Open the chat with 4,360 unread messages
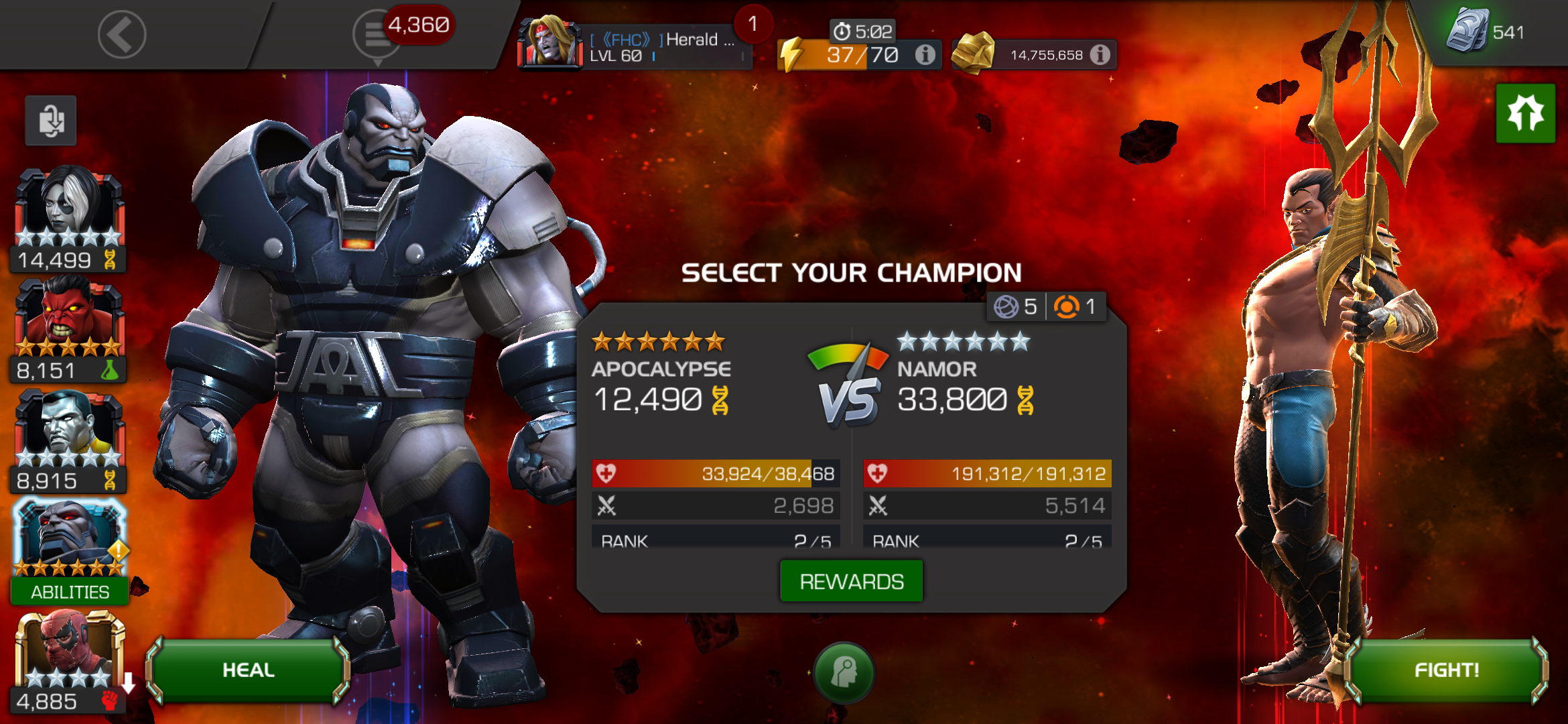Image resolution: width=1568 pixels, height=724 pixels. click(x=379, y=35)
